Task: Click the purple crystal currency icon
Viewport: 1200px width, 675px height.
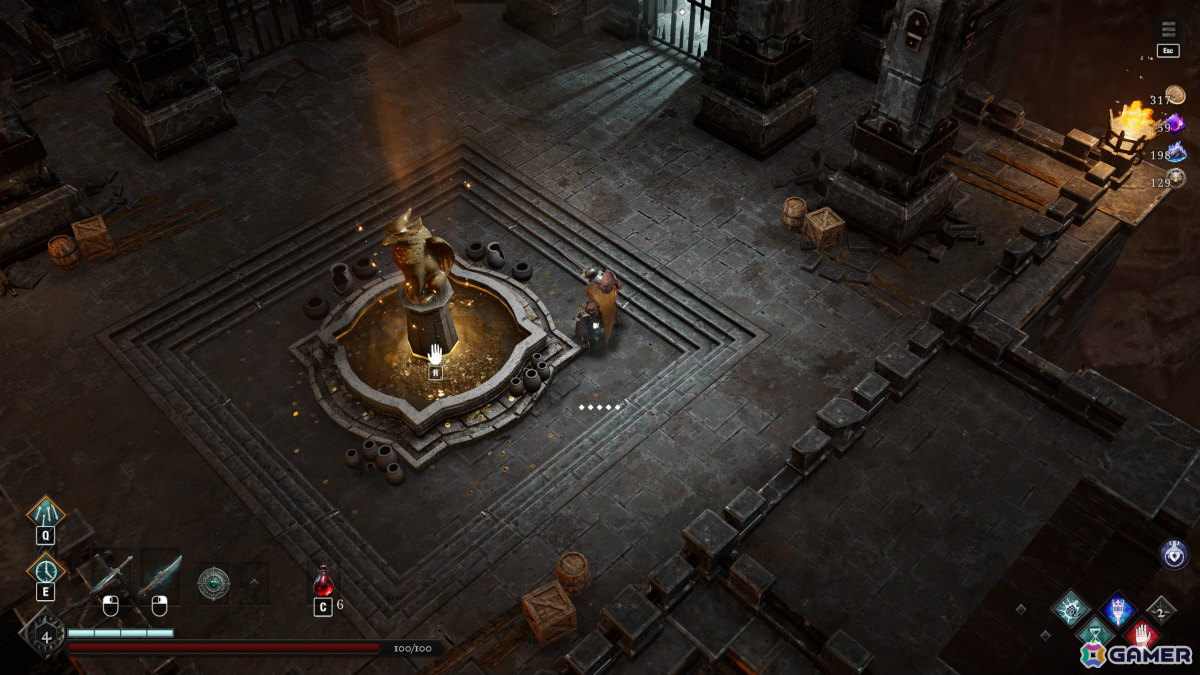Action: pyautogui.click(x=1176, y=124)
